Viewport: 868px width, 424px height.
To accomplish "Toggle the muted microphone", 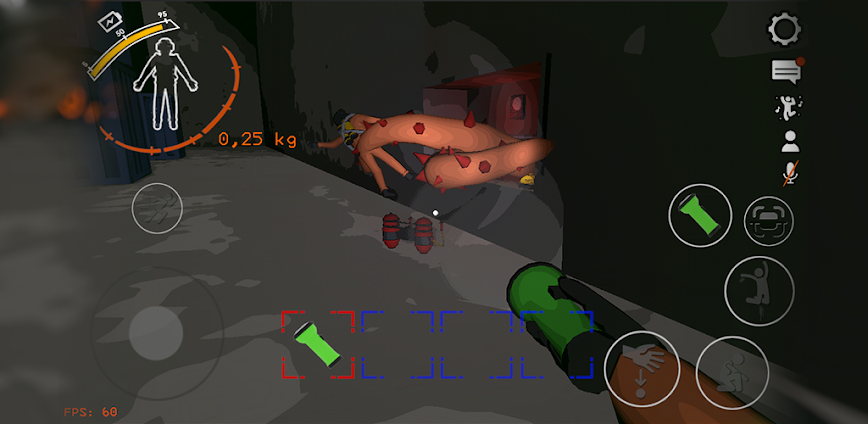I will 789,173.
